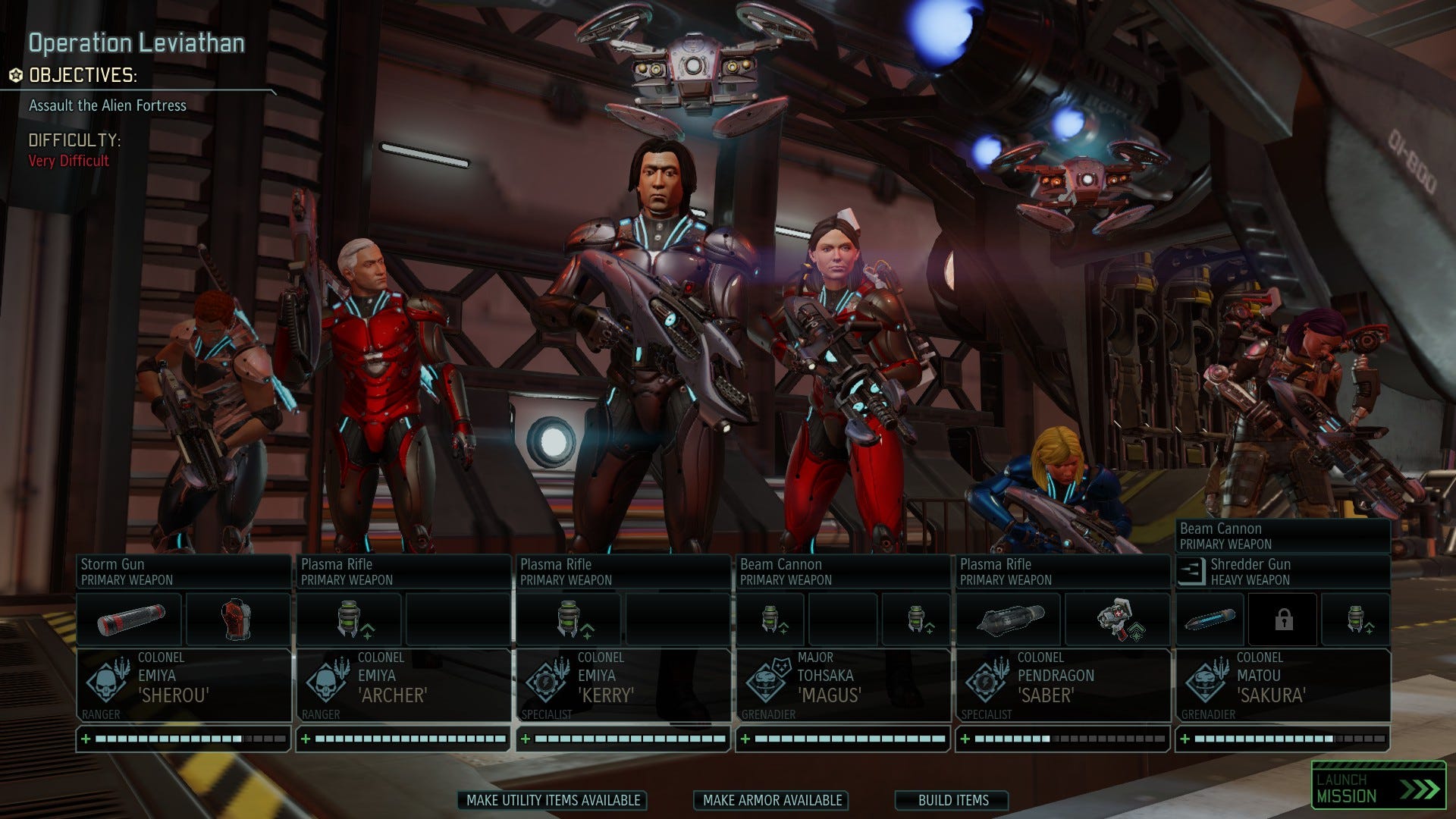Select the blue dart ammo item on Sakura

click(x=1210, y=619)
